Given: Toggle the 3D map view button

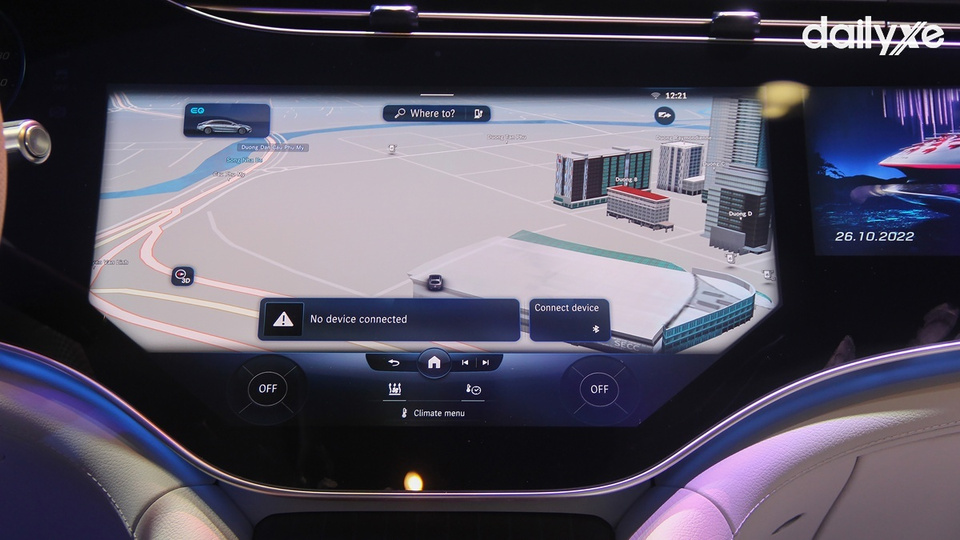Looking at the screenshot, I should coord(182,276).
